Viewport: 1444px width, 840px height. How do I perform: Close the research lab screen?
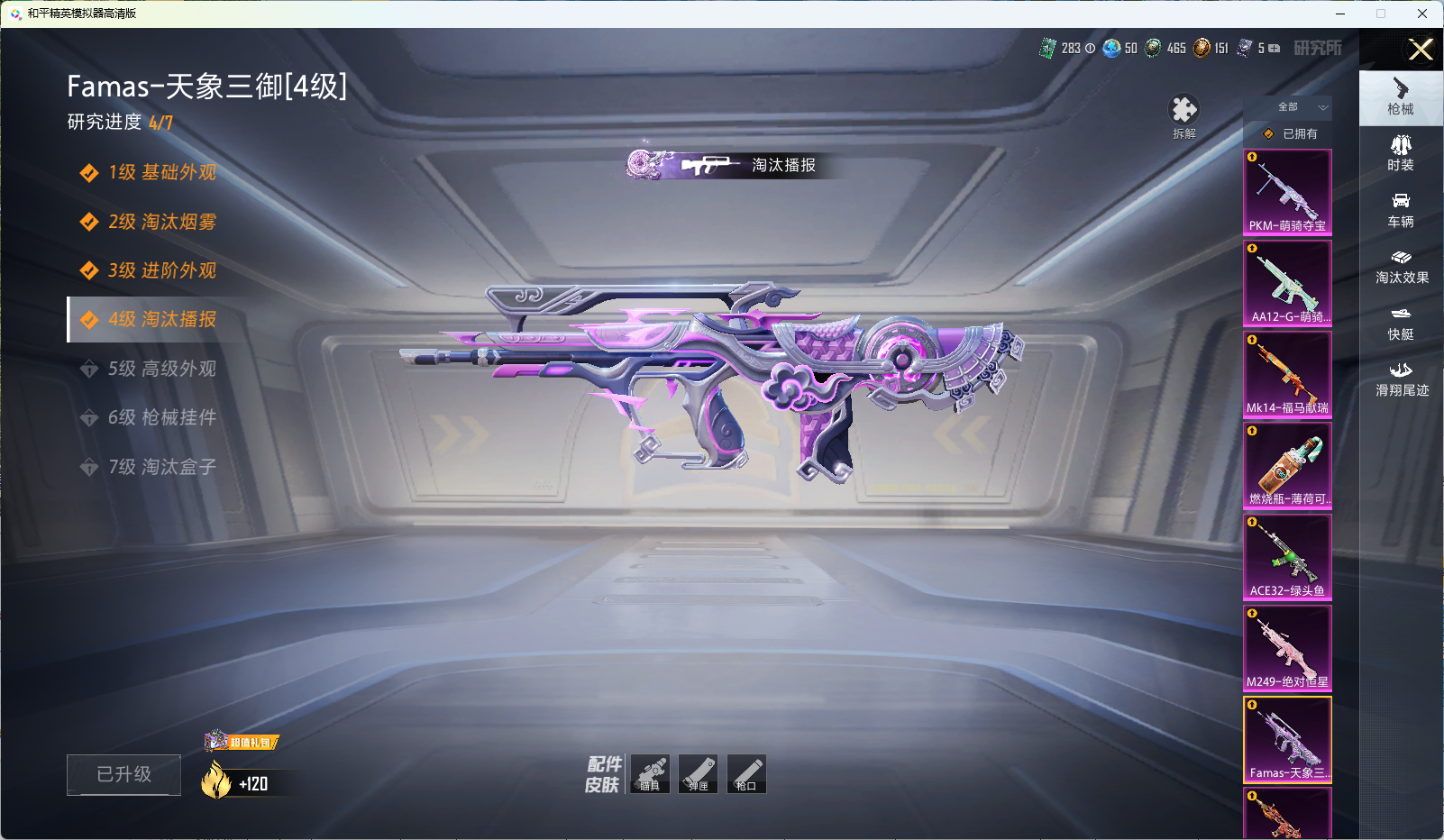point(1421,50)
